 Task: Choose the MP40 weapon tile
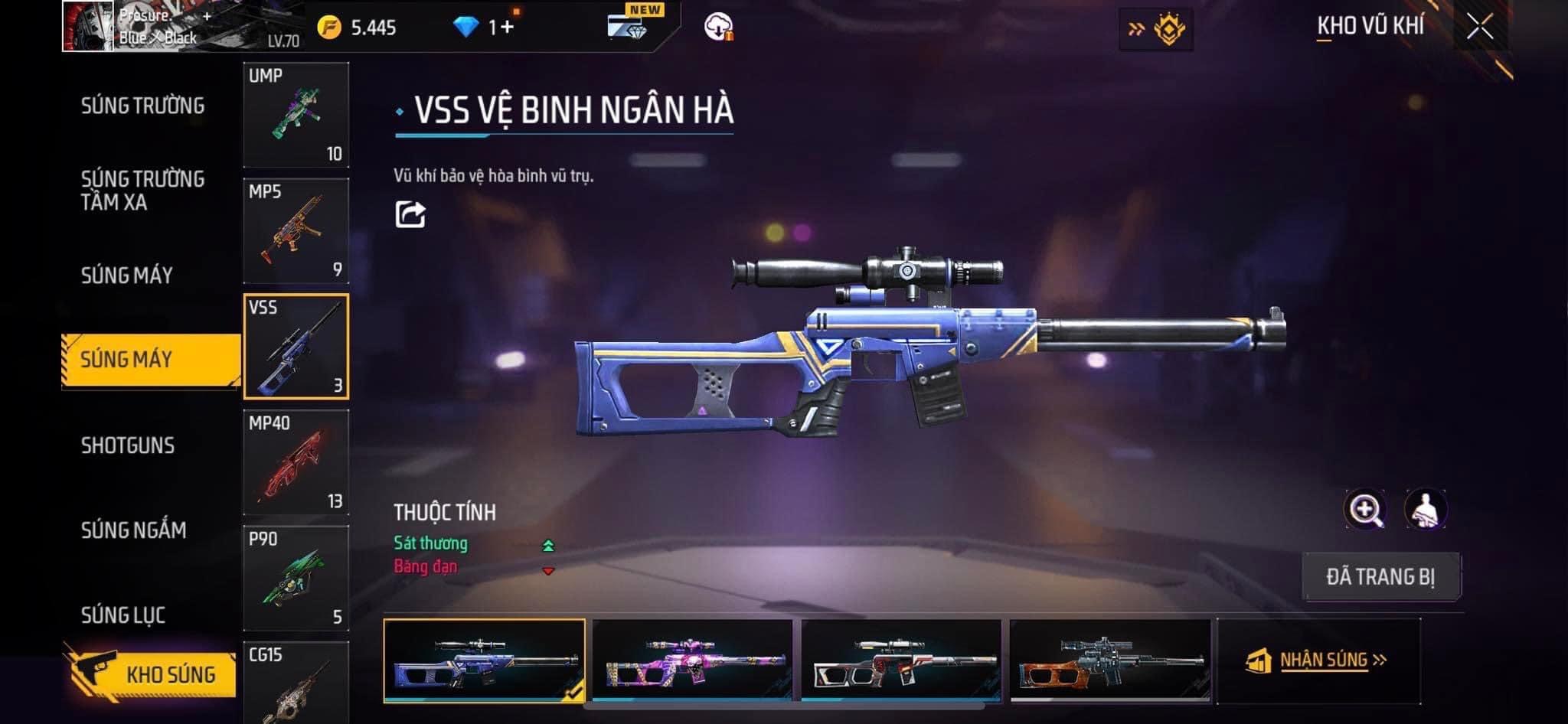tap(296, 462)
